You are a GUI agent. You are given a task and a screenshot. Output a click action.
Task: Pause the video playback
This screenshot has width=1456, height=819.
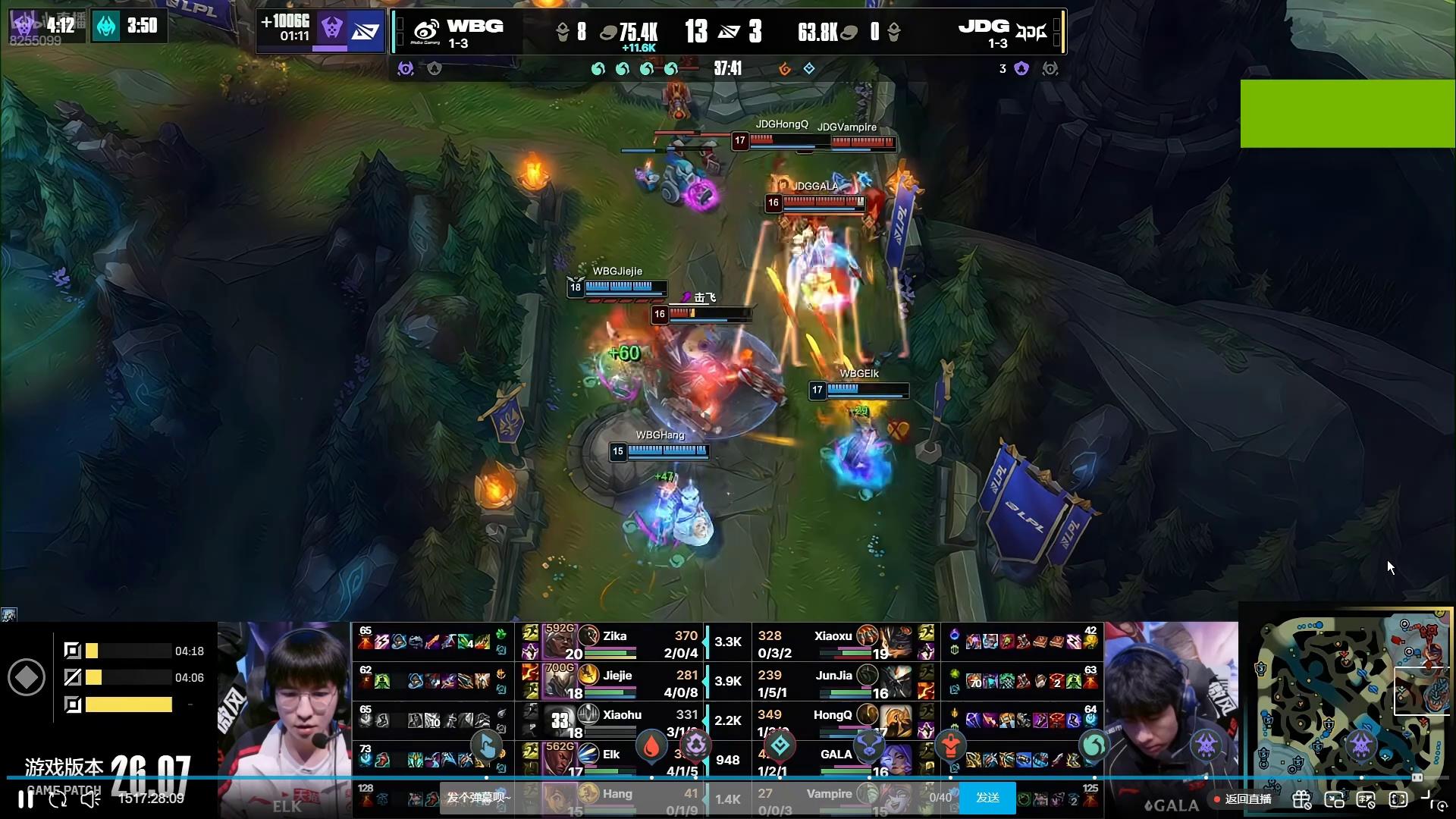[26, 799]
